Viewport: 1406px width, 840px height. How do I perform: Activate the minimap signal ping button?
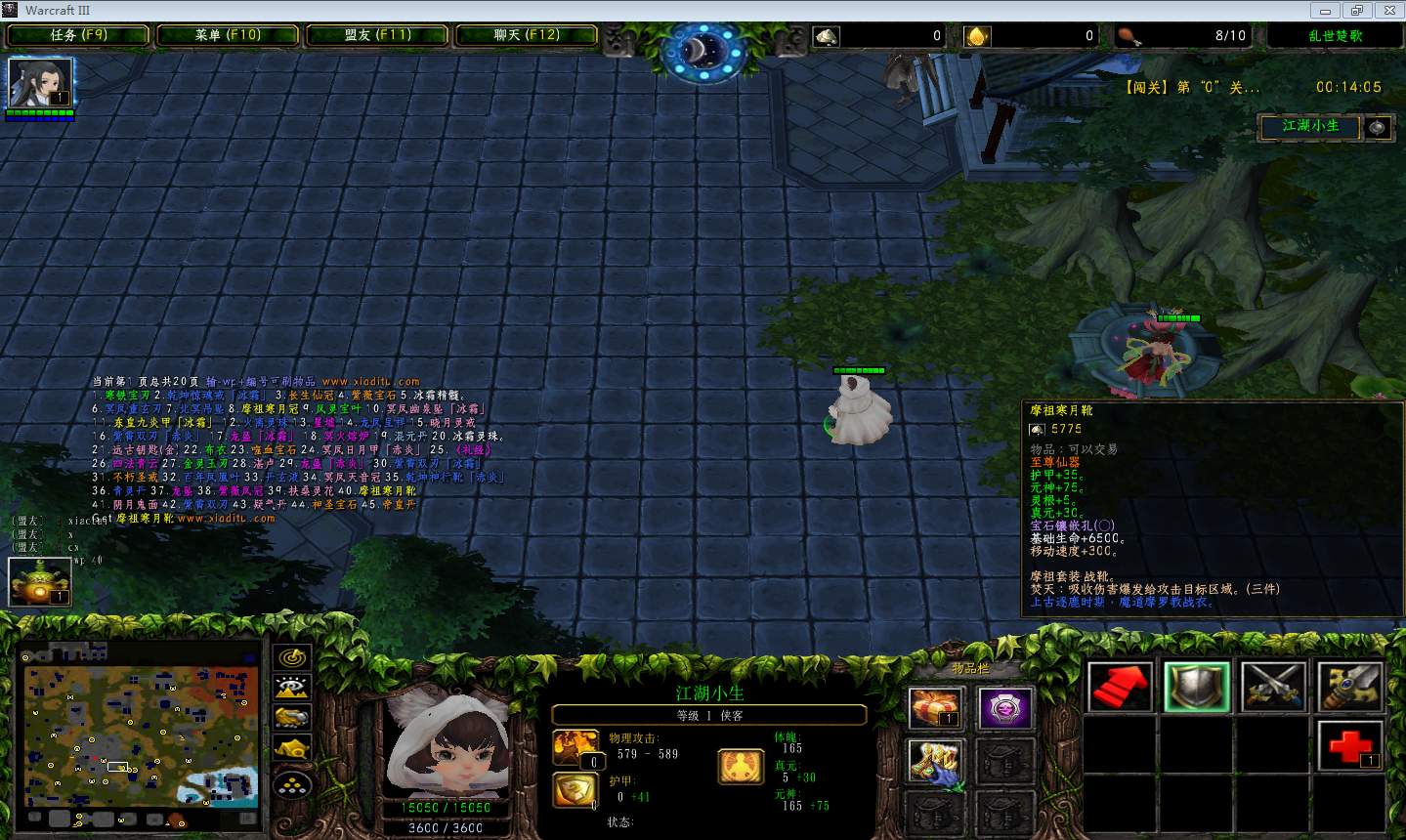click(292, 656)
